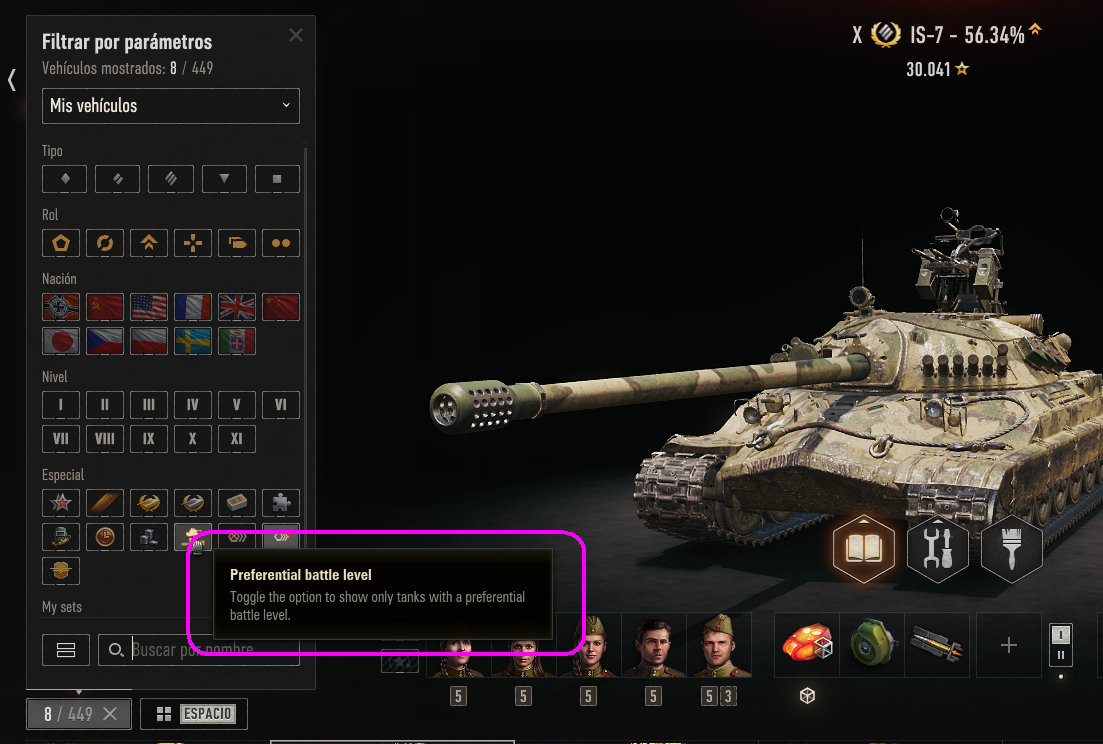Screen dimensions: 1103x744
Task: Select the French flag nation filter
Action: tap(193, 307)
